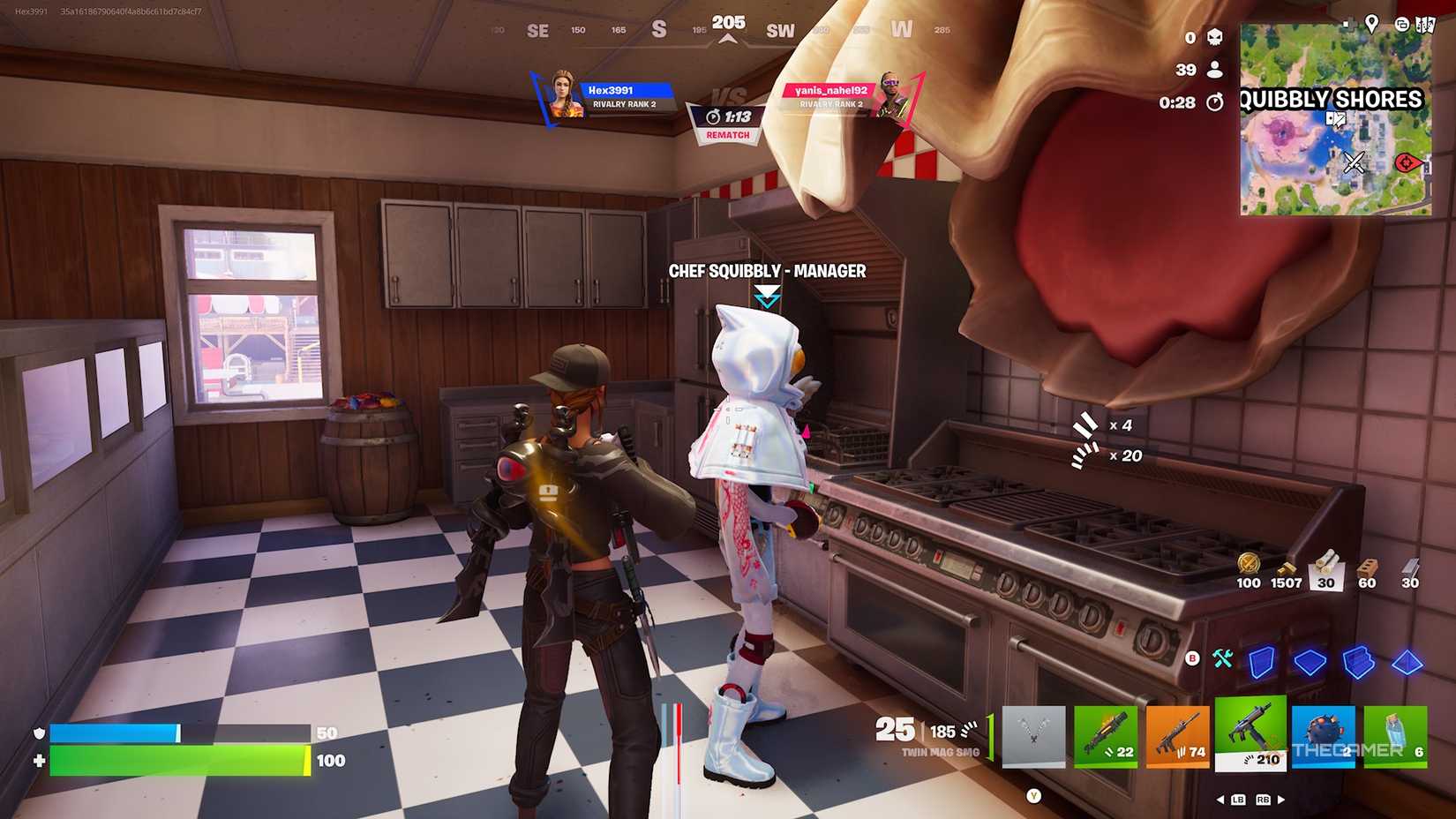
Task: Click the location pin icon above the minimap
Action: pyautogui.click(x=1372, y=25)
